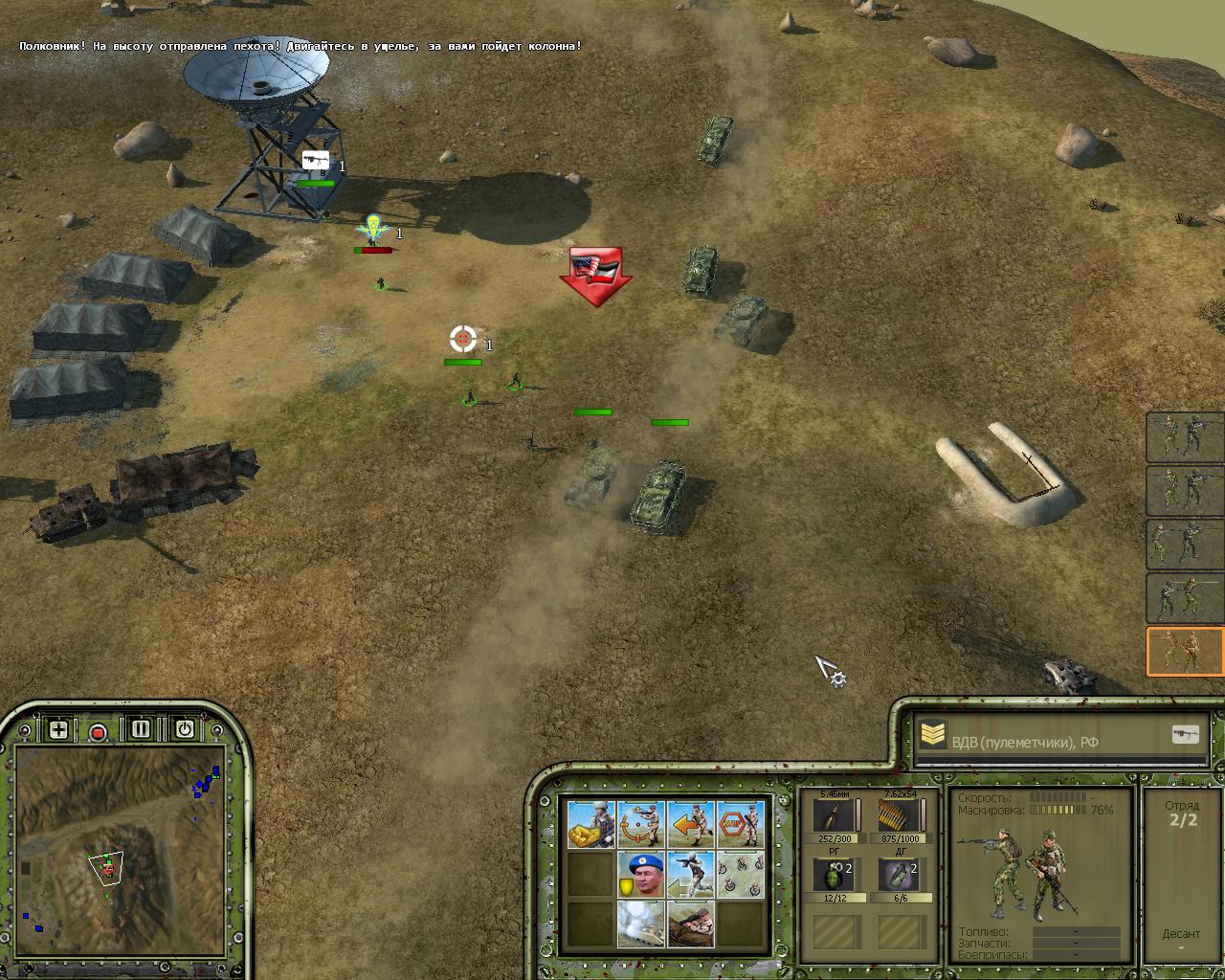Click the red record button above minimap

coord(98,732)
